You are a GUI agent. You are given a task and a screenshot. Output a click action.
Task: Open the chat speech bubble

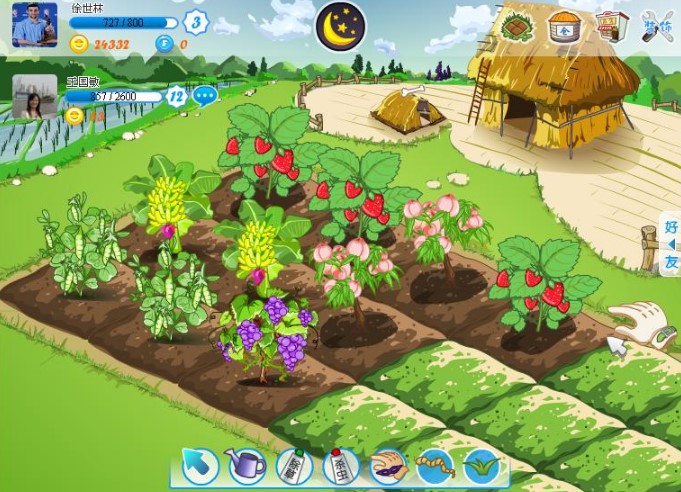pos(205,96)
